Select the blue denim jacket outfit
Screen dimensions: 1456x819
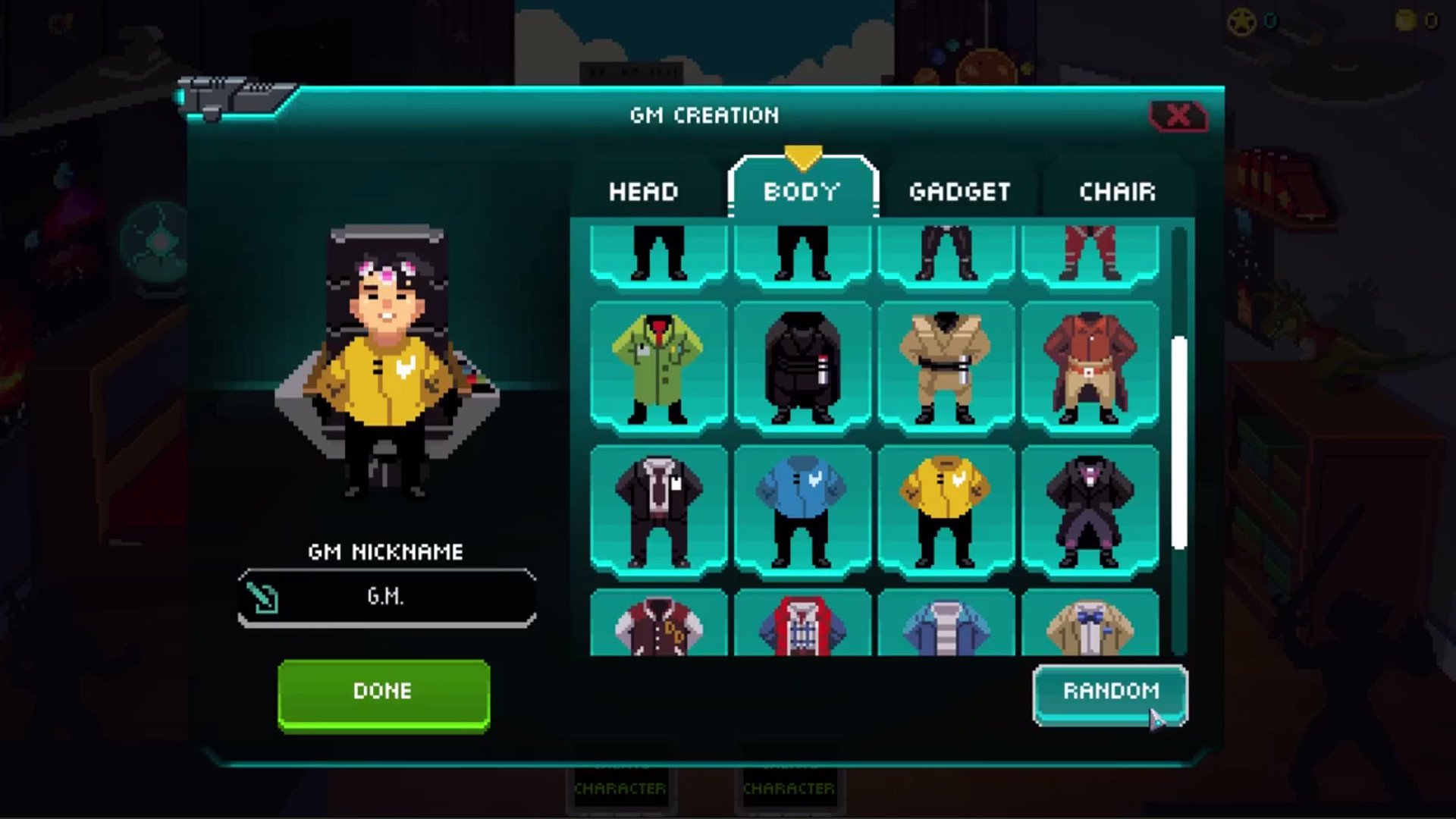pyautogui.click(x=945, y=627)
